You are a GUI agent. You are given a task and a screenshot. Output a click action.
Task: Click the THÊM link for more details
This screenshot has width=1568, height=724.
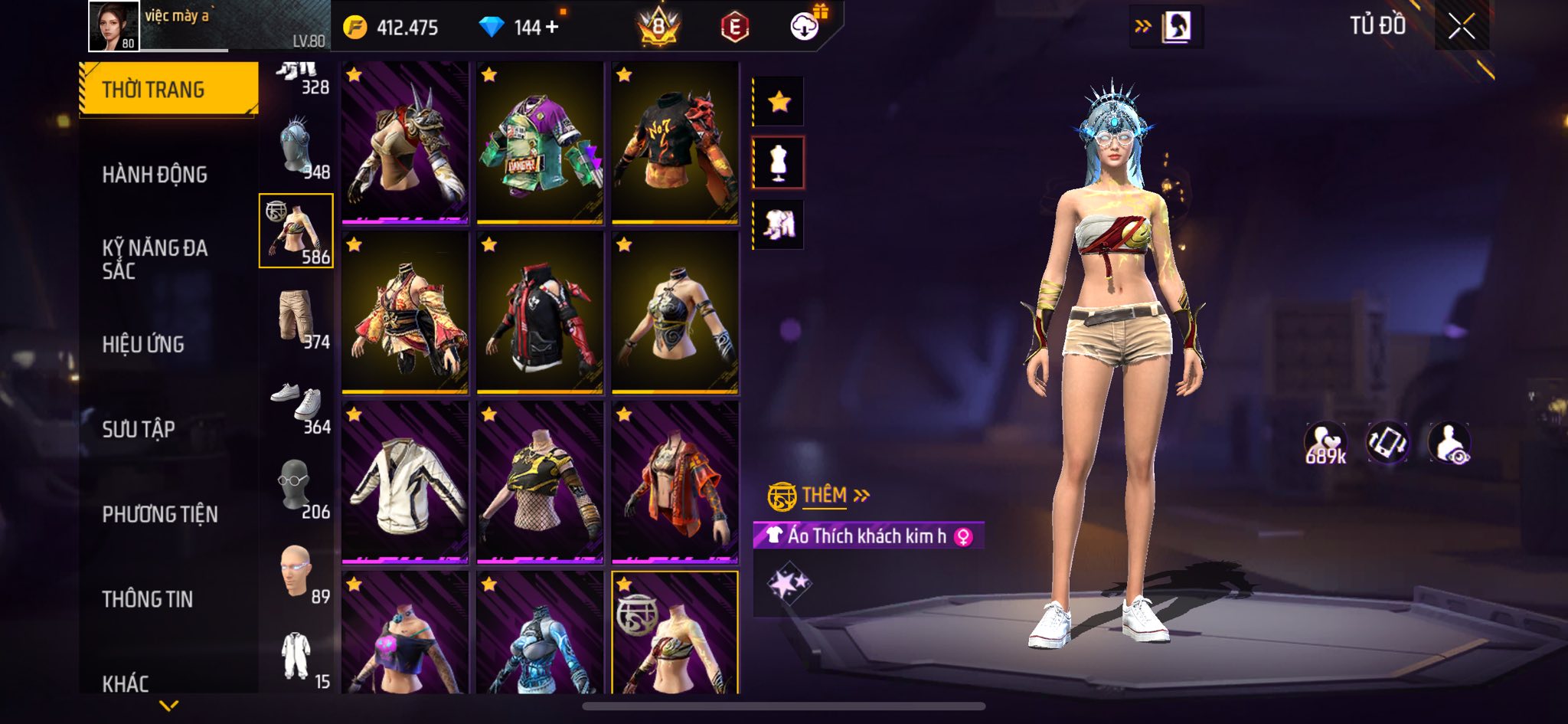(825, 496)
